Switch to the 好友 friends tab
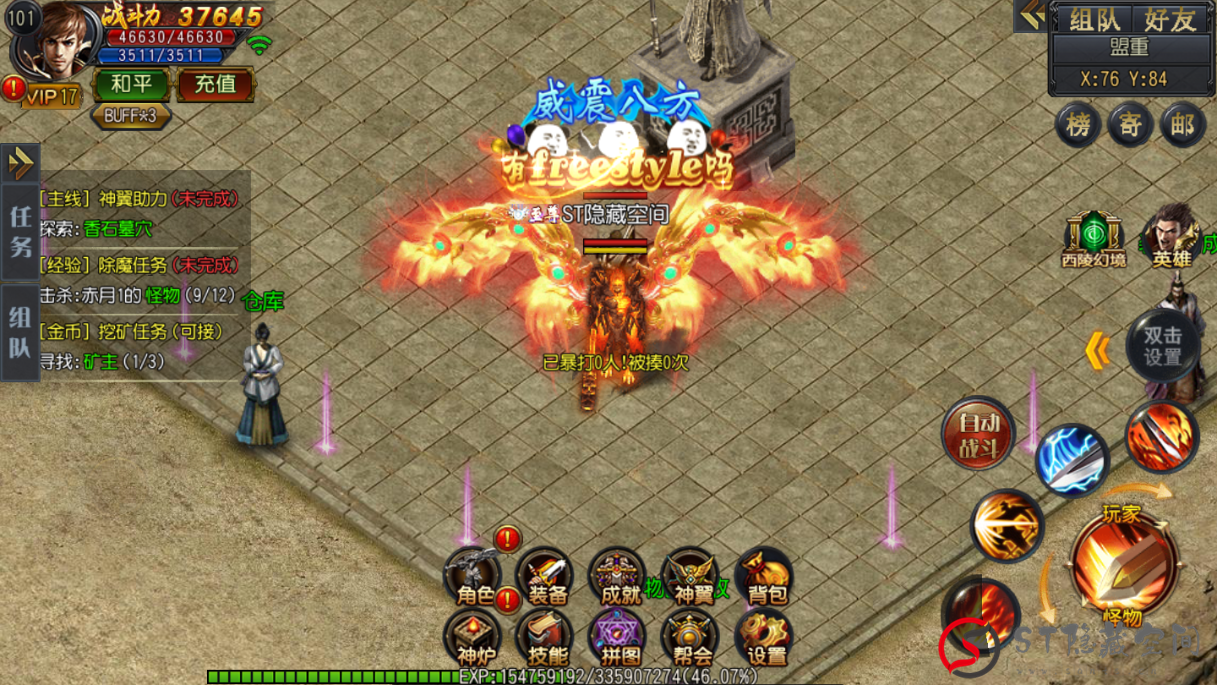This screenshot has width=1217, height=685. click(x=1169, y=19)
